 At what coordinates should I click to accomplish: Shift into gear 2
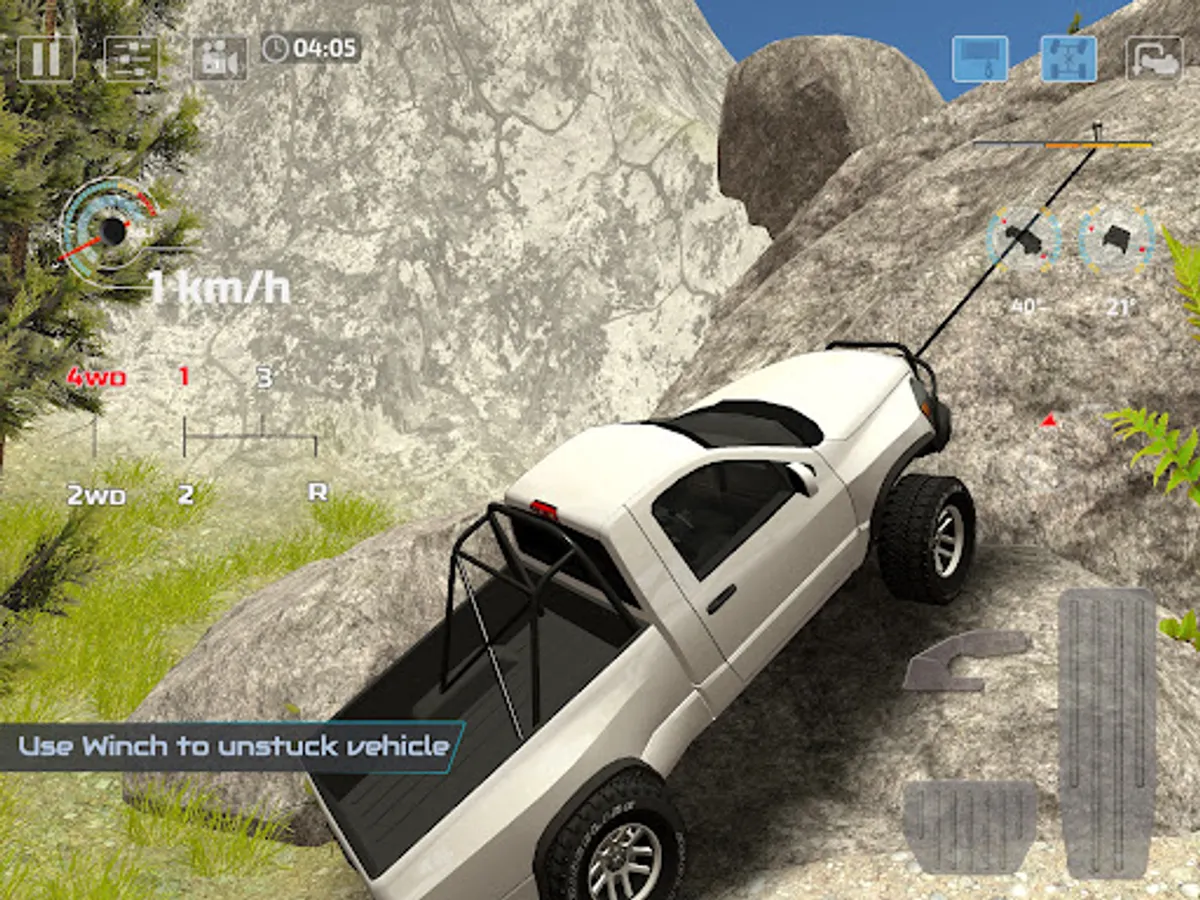[185, 492]
